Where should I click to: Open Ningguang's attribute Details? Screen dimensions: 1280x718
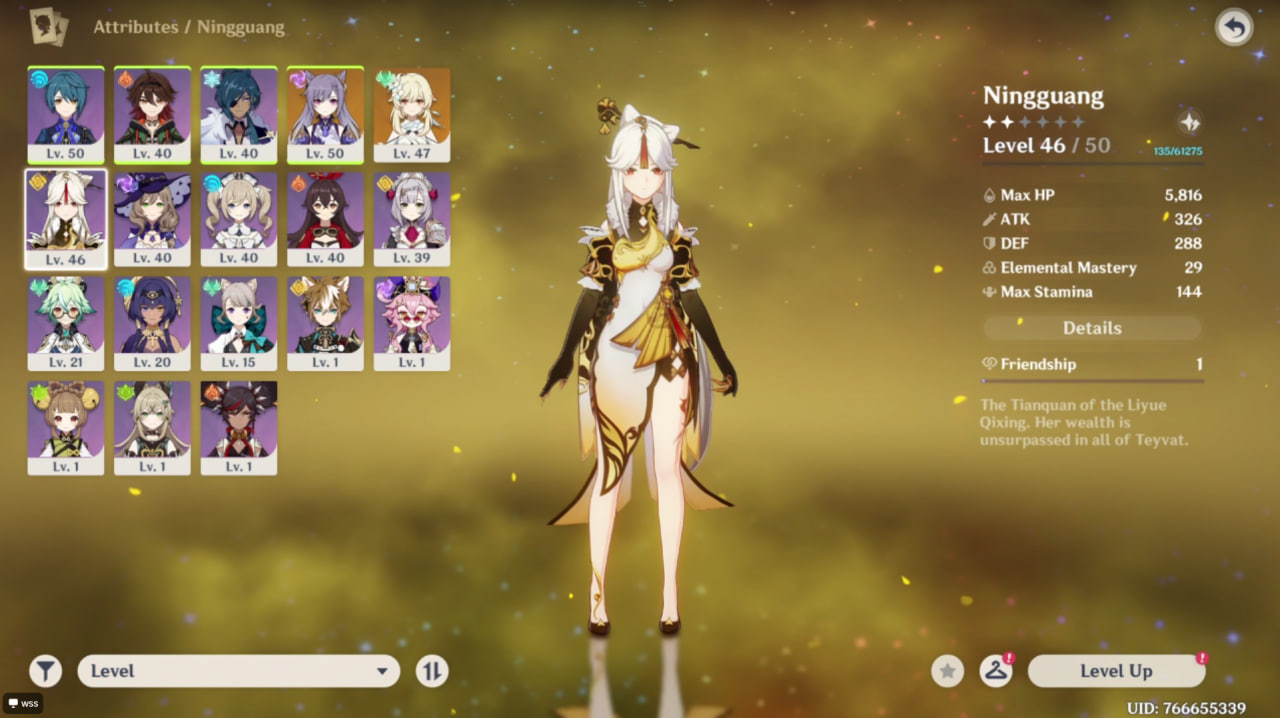pos(1092,328)
